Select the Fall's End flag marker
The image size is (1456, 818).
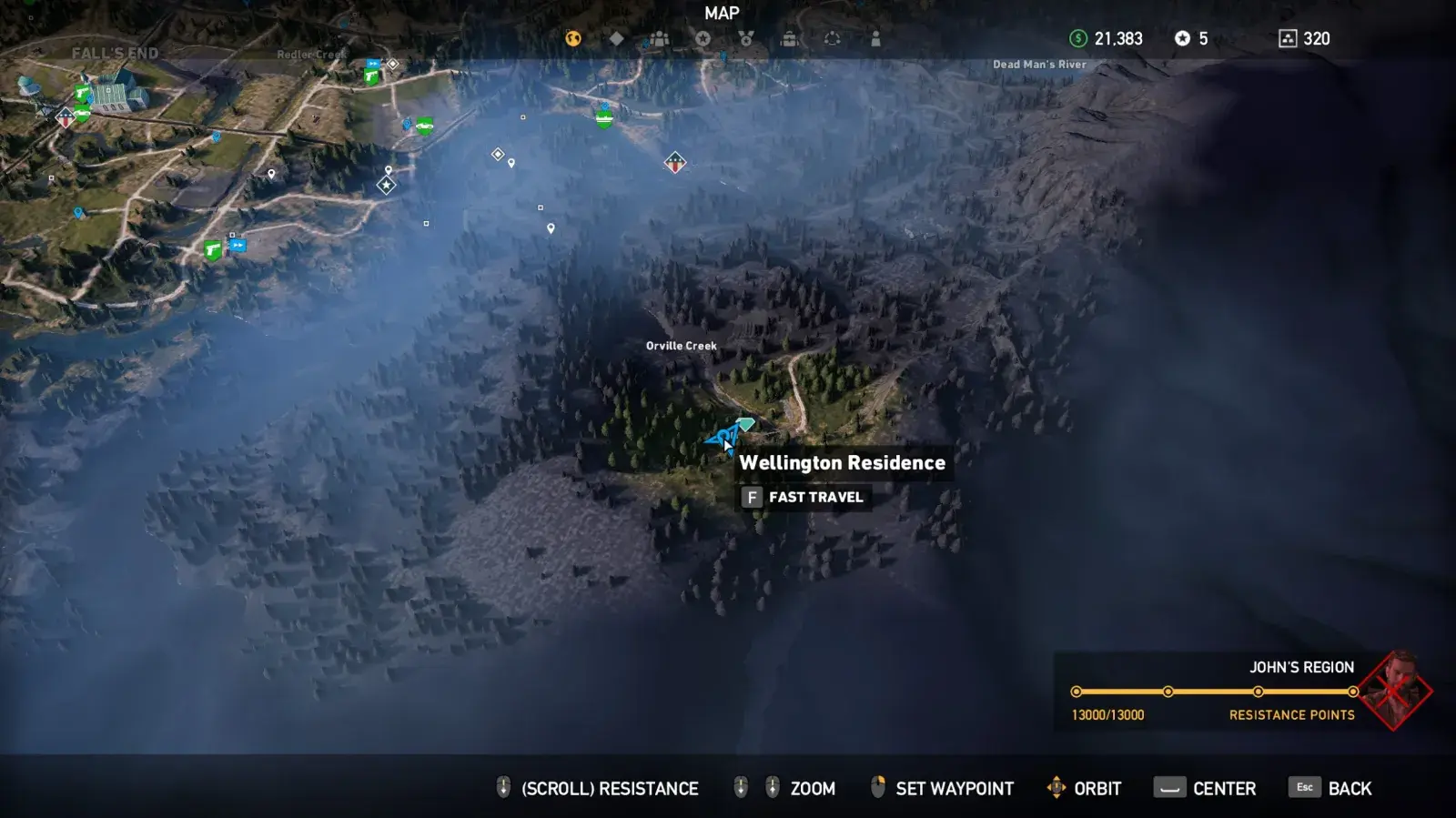tap(66, 118)
